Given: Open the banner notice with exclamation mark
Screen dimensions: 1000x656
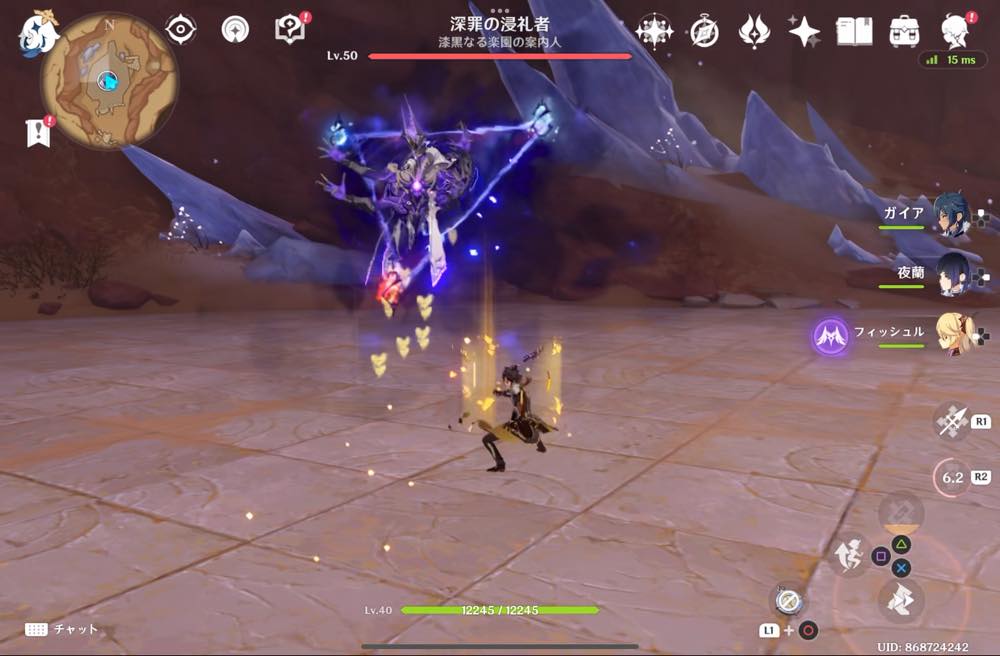Looking at the screenshot, I should [39, 133].
